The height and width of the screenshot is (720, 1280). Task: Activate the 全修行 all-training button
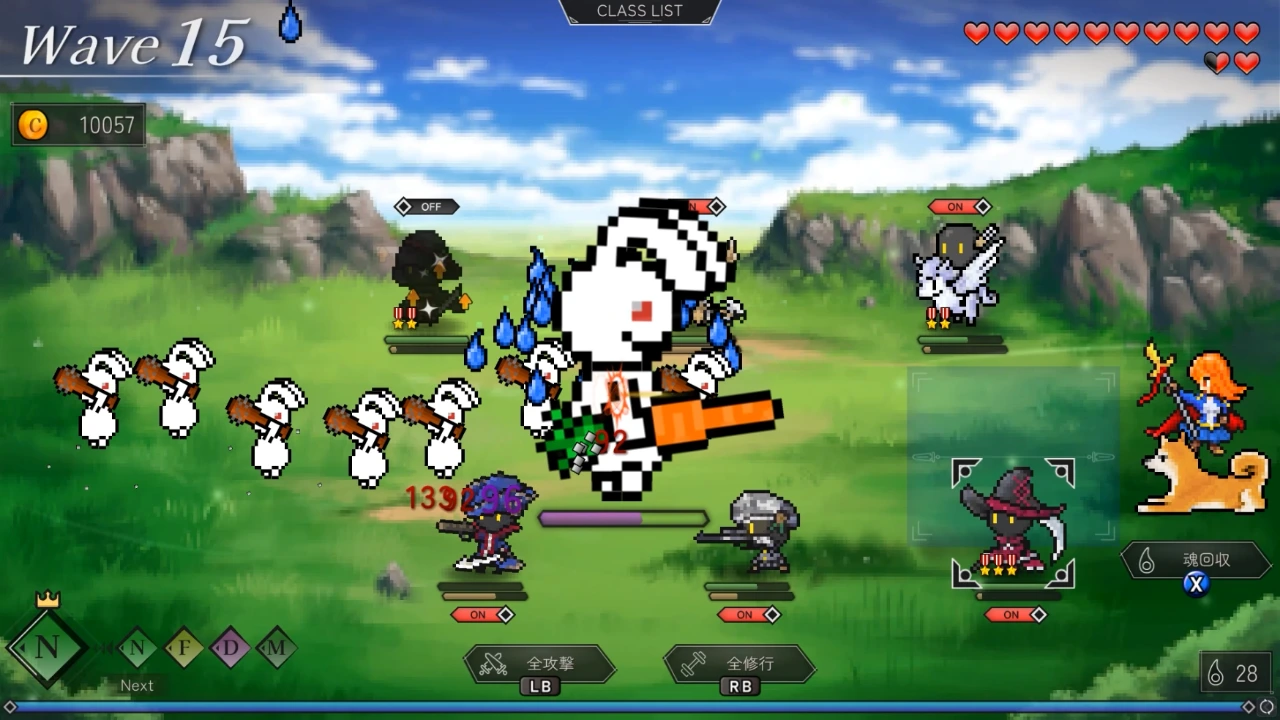pos(740,664)
